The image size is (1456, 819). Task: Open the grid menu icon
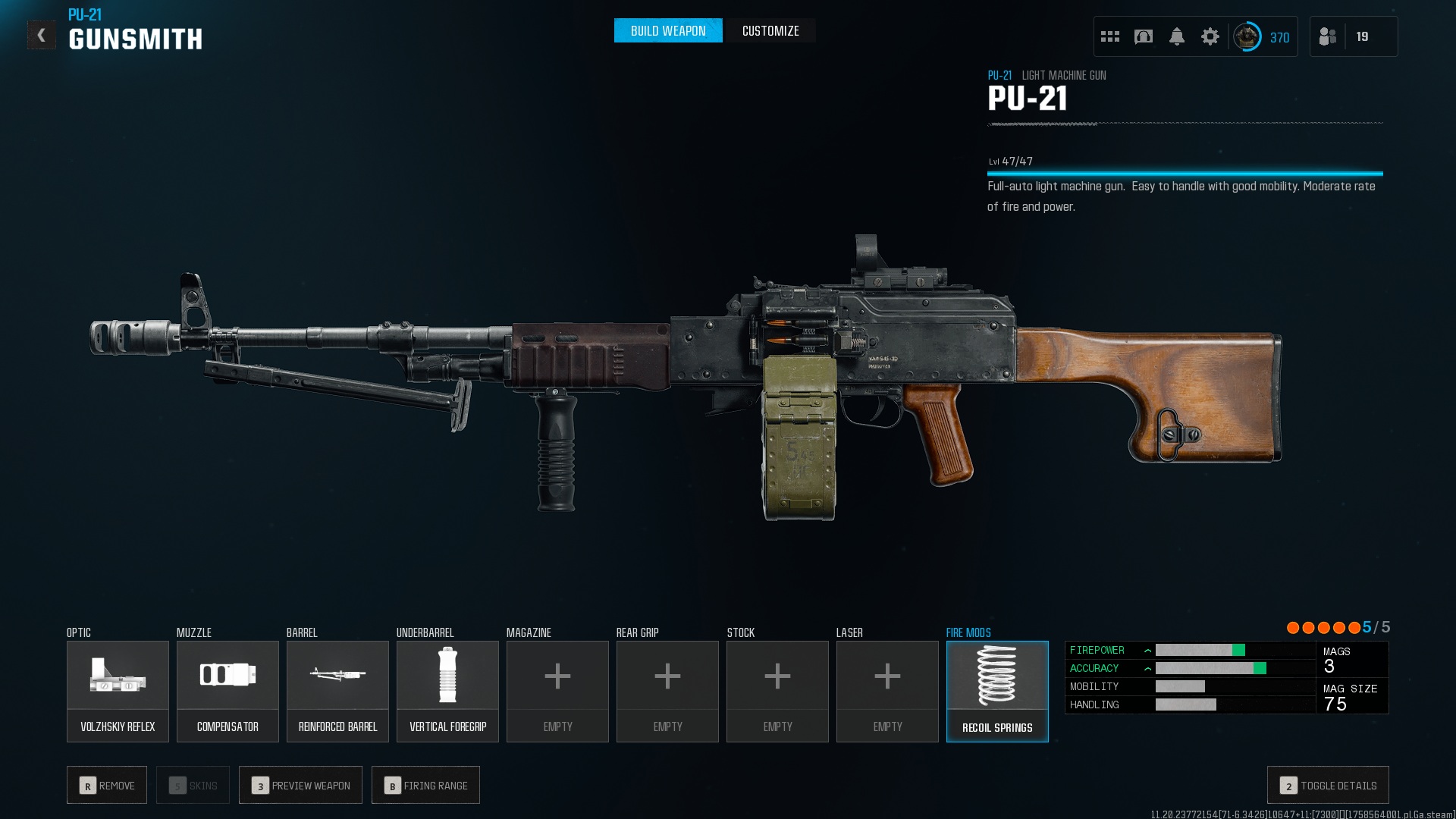coord(1109,36)
